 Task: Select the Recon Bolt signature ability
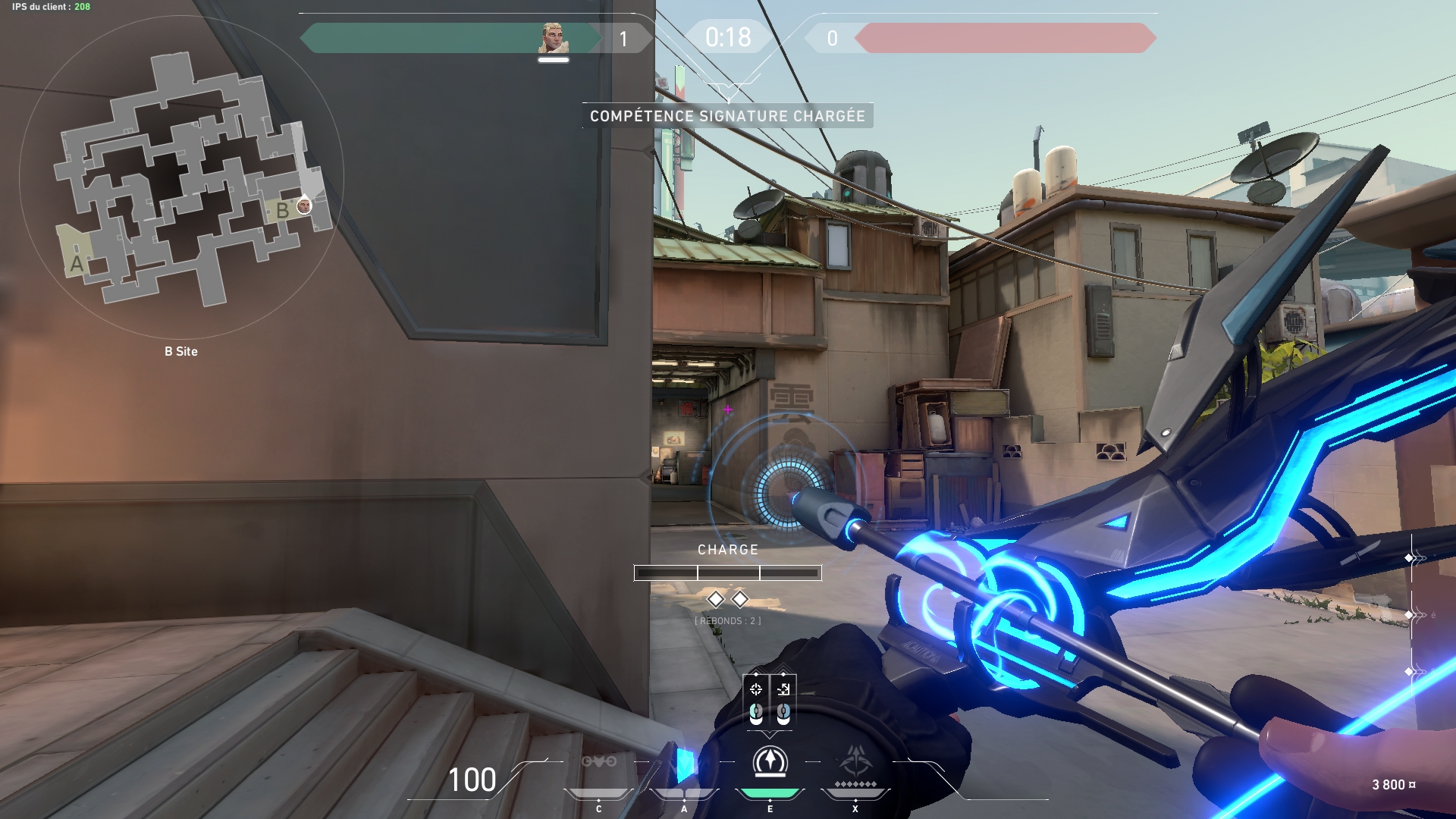point(770,762)
